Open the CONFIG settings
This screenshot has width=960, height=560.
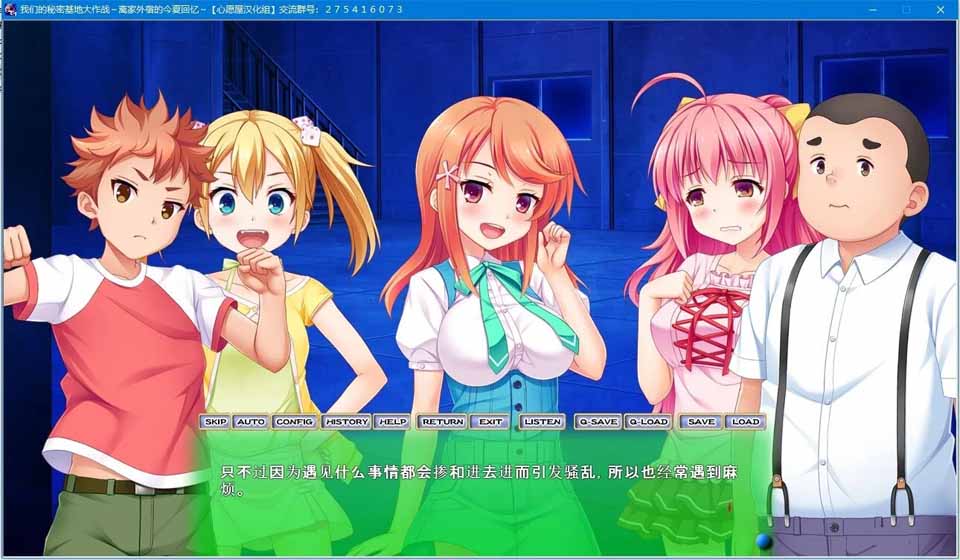(x=294, y=422)
